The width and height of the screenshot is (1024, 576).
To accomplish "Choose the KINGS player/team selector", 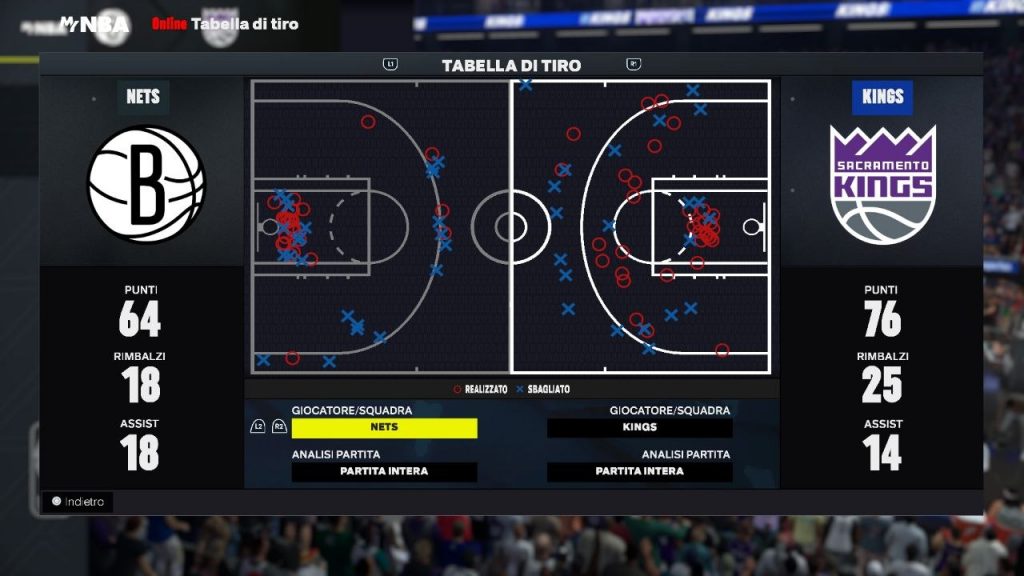I will point(640,428).
